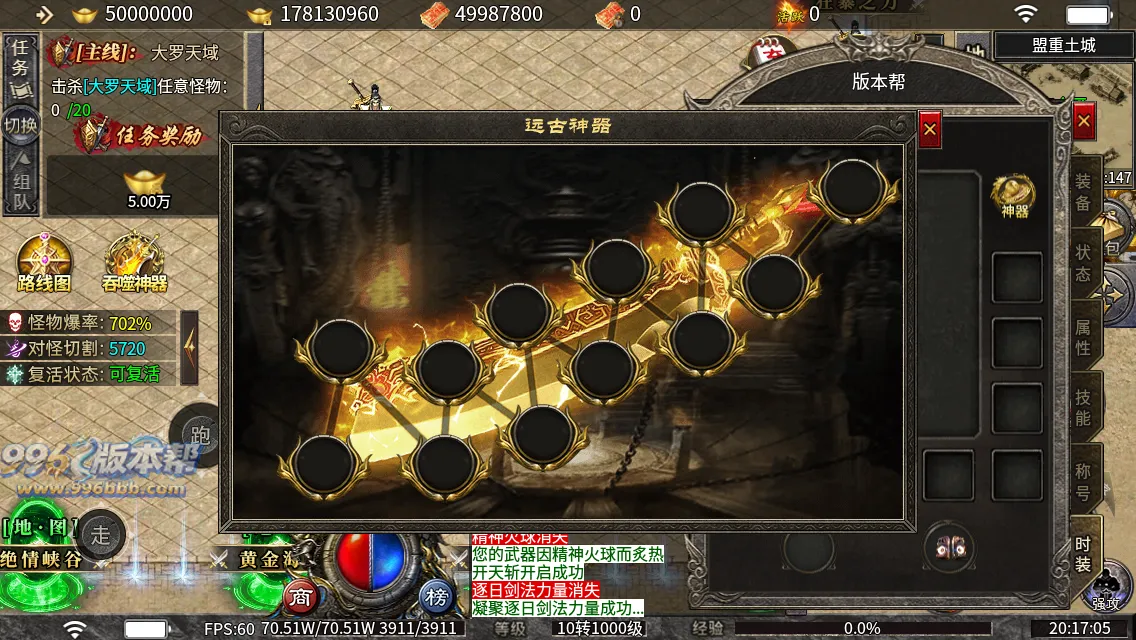Open the 神器 artifact icon
This screenshot has height=640, width=1136.
pyautogui.click(x=1014, y=195)
